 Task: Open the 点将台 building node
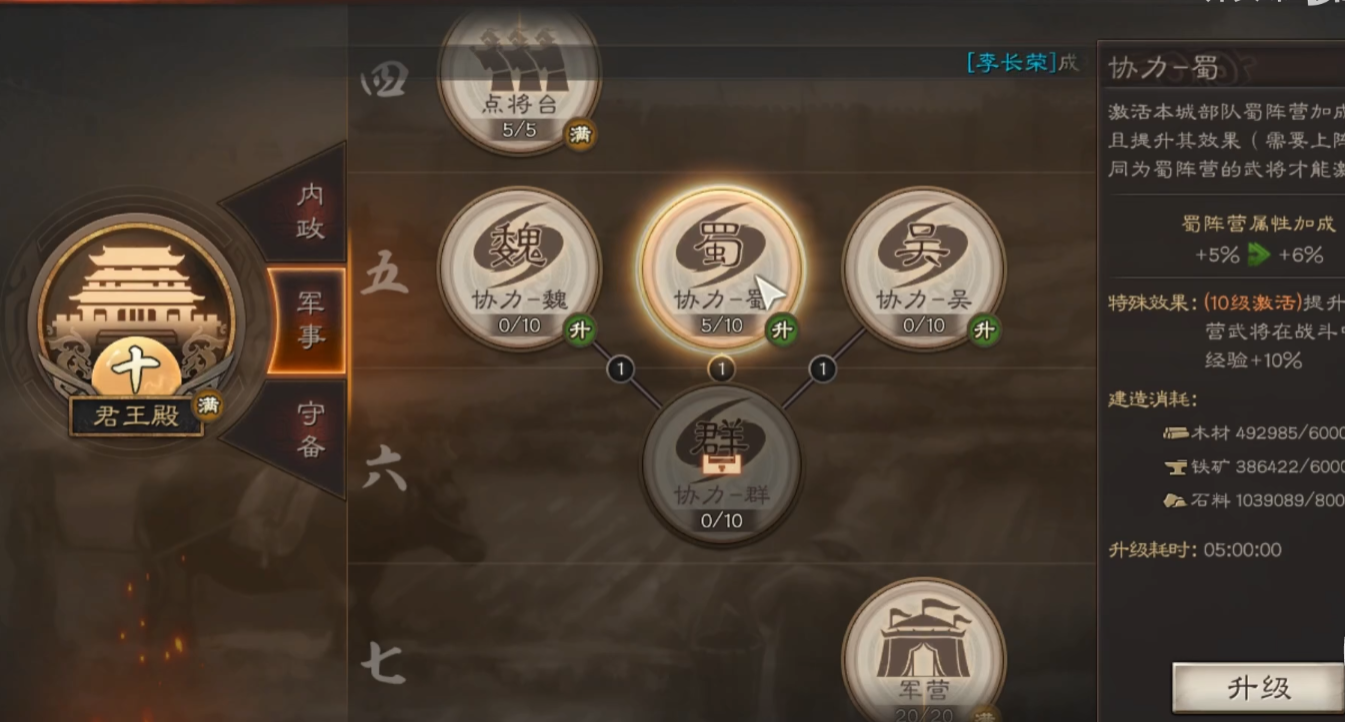tap(519, 80)
